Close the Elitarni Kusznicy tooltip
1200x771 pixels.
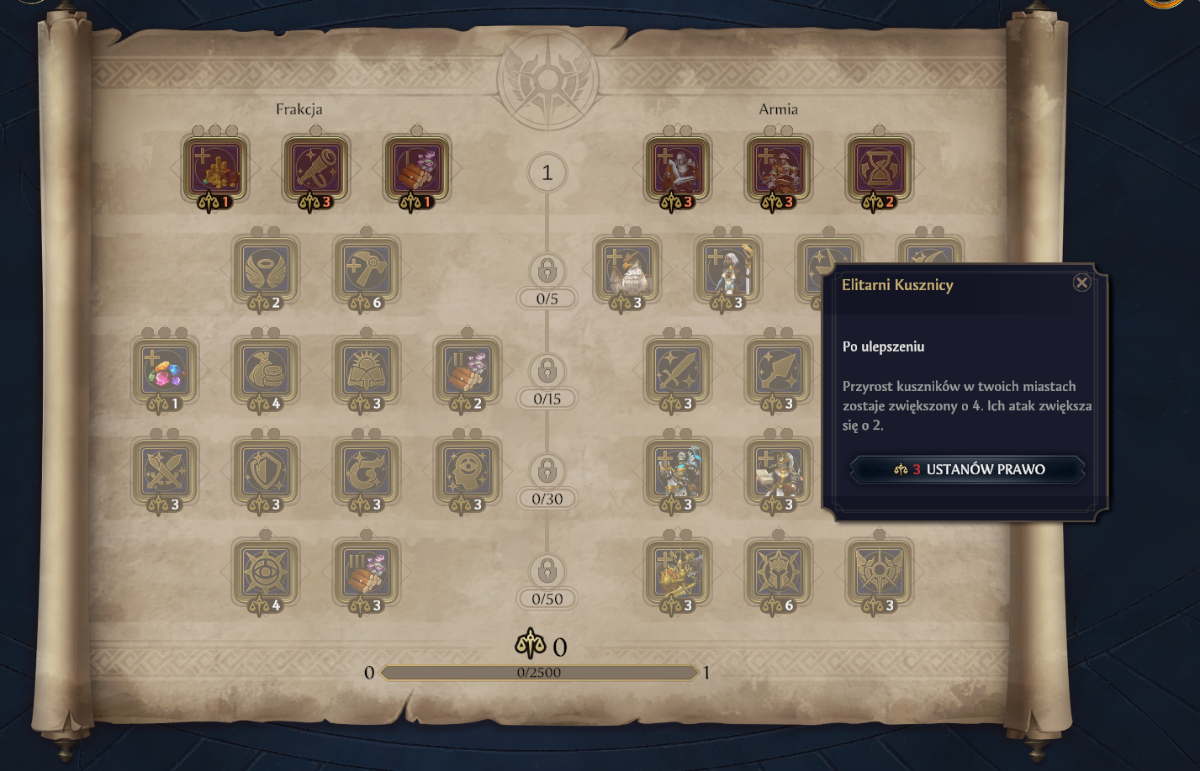pyautogui.click(x=1081, y=283)
